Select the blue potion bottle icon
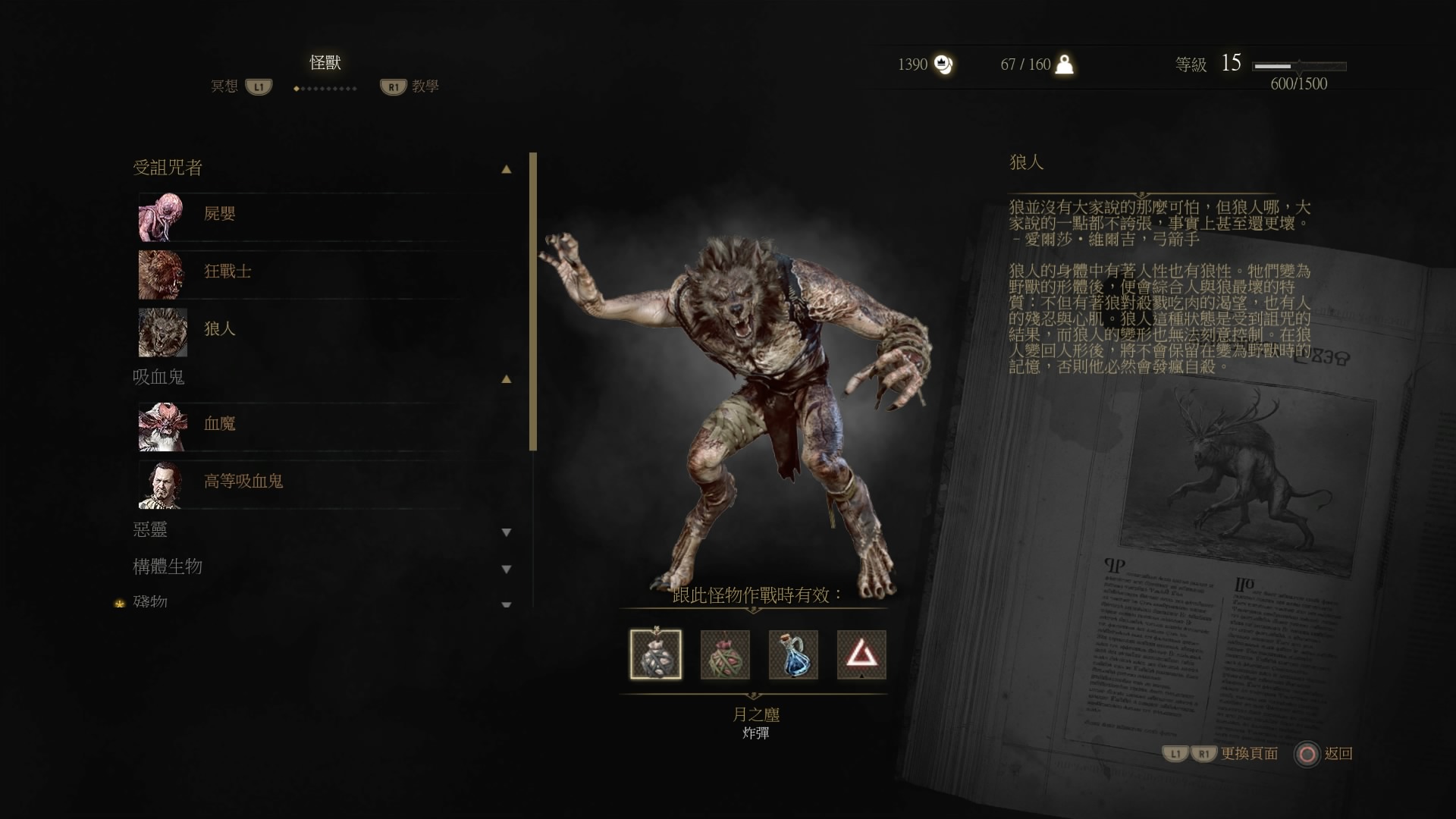The width and height of the screenshot is (1456, 819). [x=793, y=654]
